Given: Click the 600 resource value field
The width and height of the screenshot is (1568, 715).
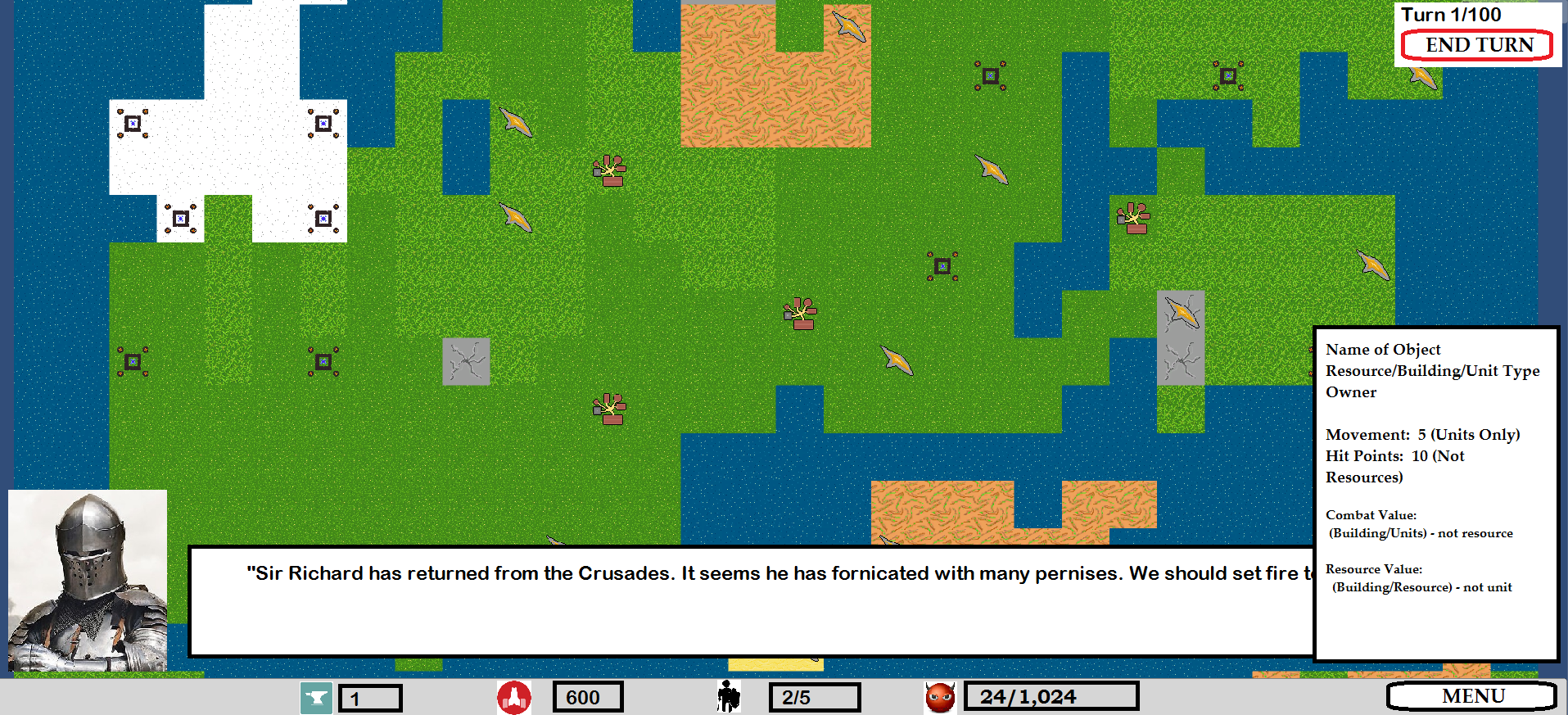Looking at the screenshot, I should click(x=587, y=697).
